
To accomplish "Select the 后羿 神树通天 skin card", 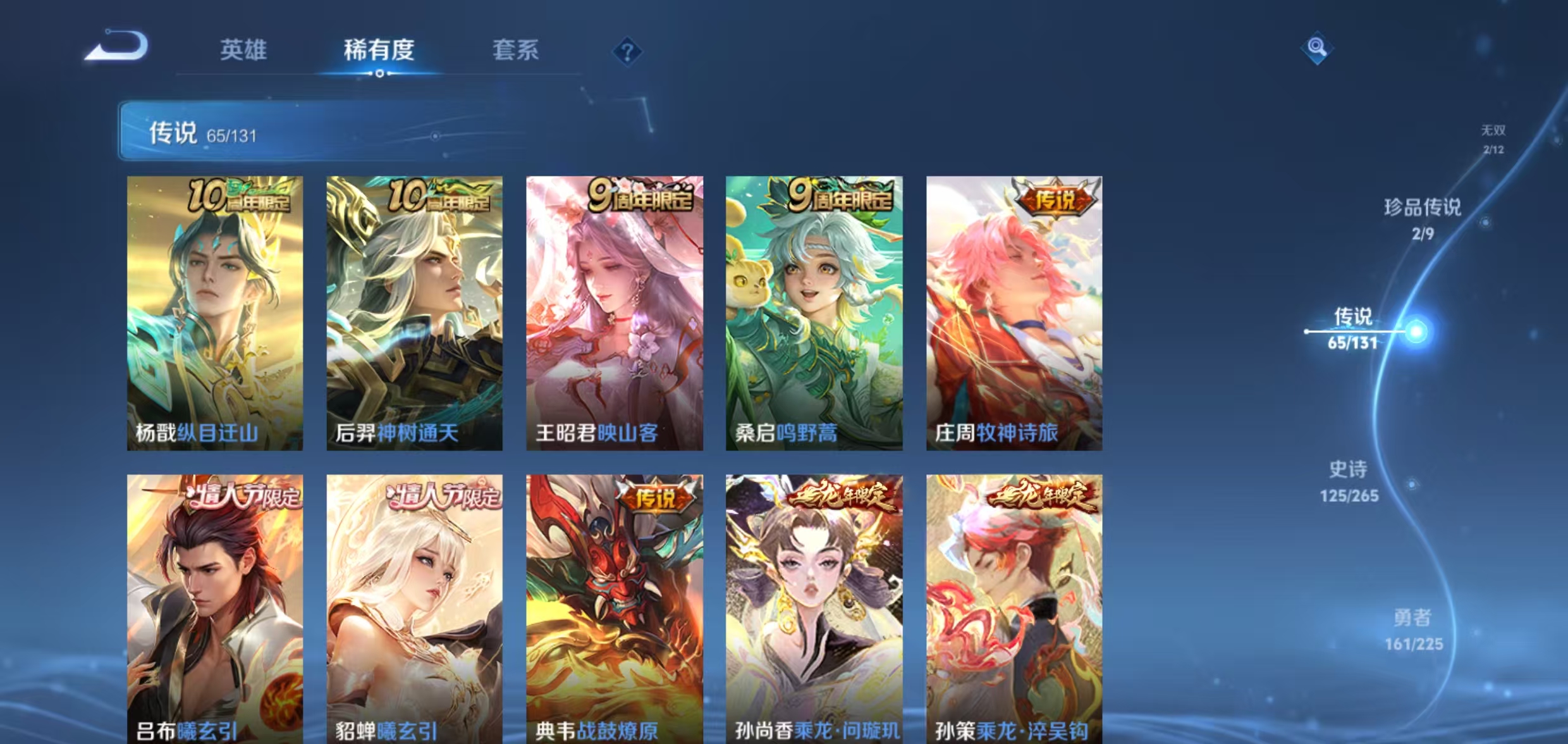I will (414, 313).
